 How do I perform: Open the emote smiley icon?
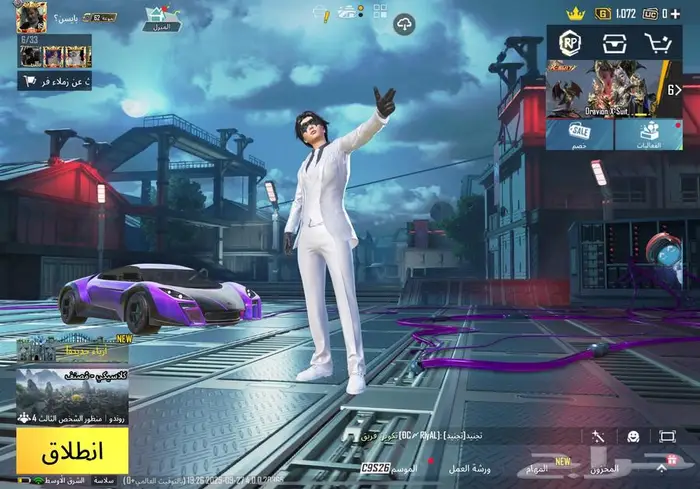point(634,436)
